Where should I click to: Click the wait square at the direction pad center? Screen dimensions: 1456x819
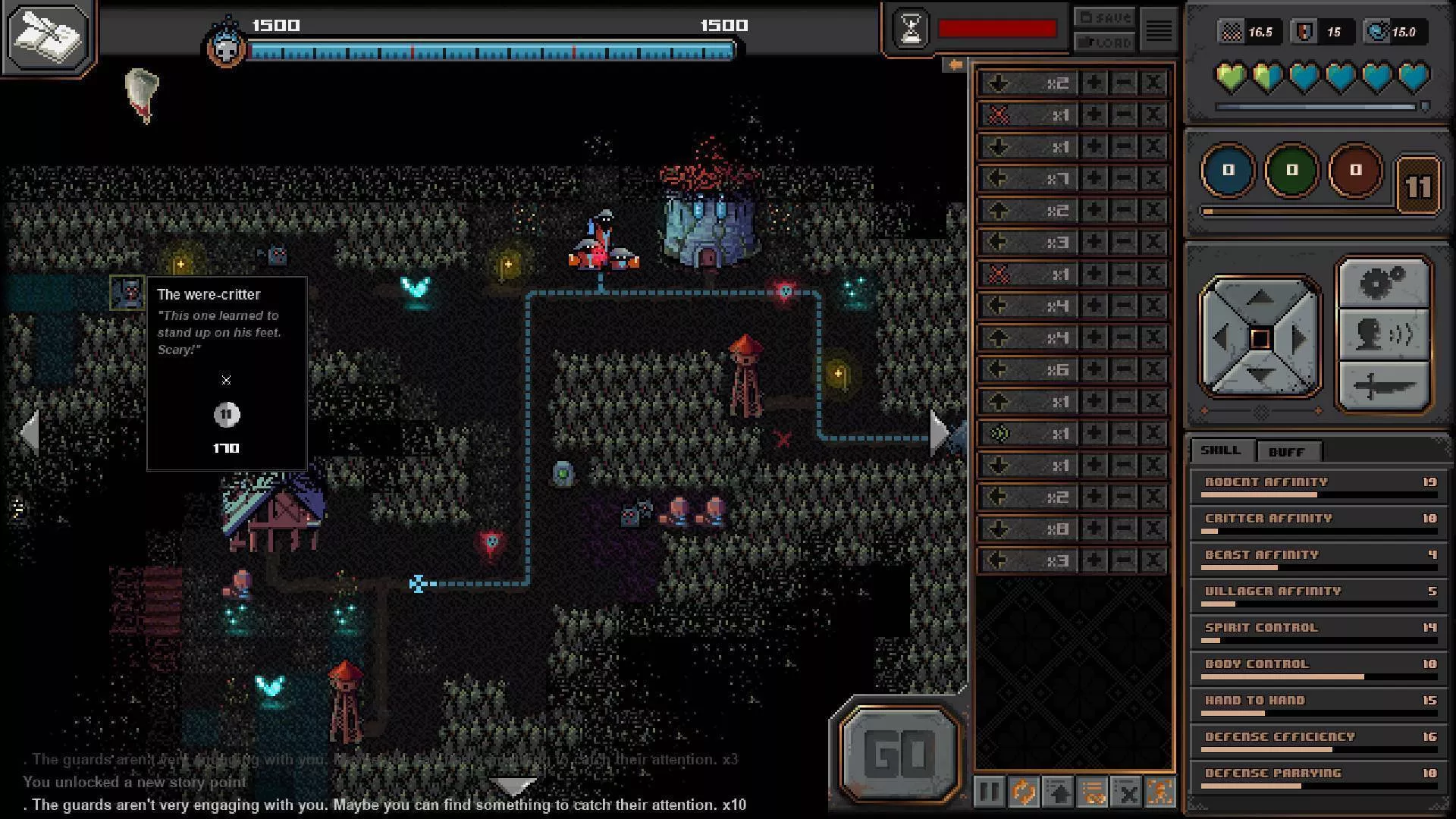(1260, 338)
